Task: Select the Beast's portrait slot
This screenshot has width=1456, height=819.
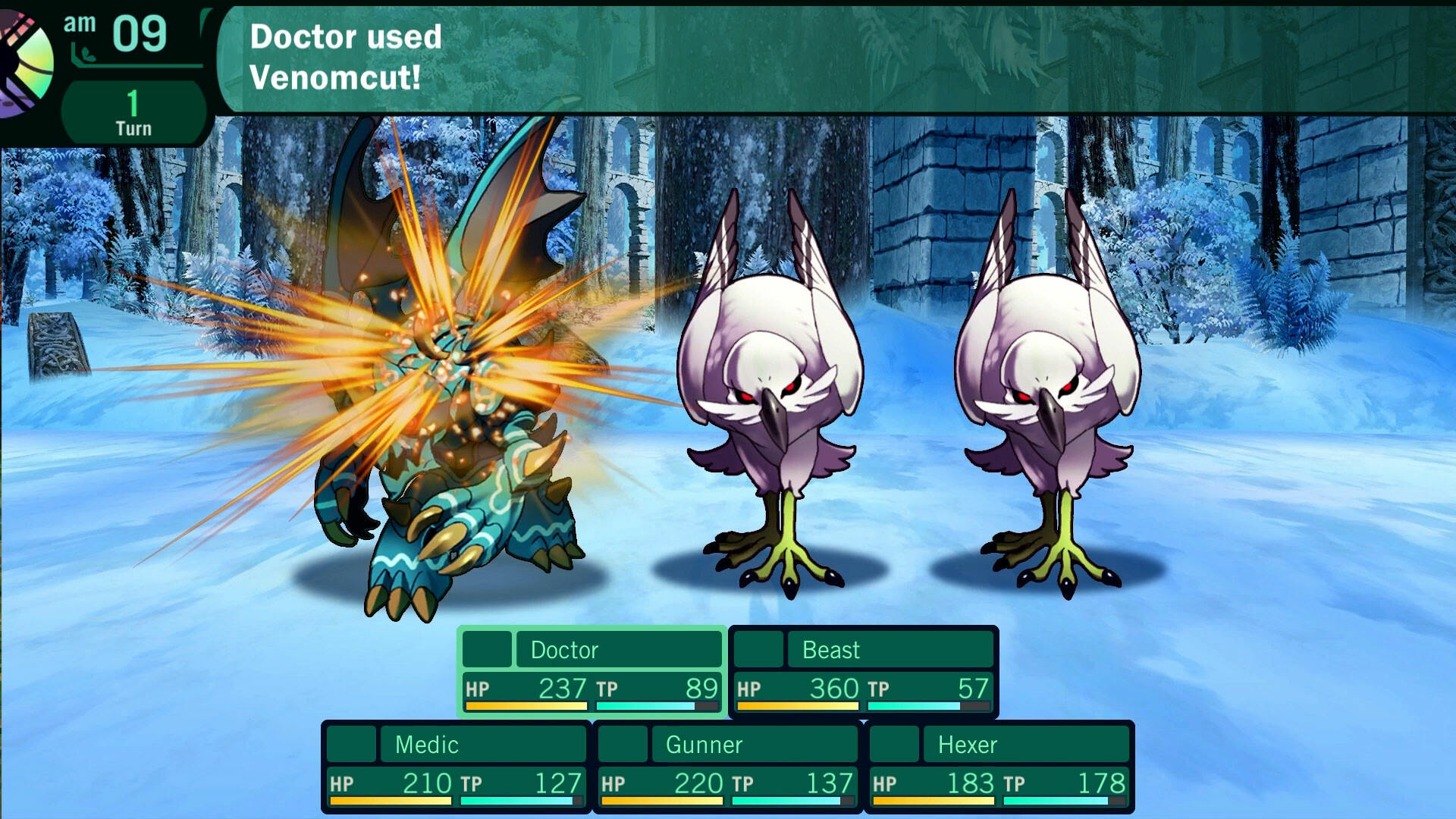Action: click(758, 649)
